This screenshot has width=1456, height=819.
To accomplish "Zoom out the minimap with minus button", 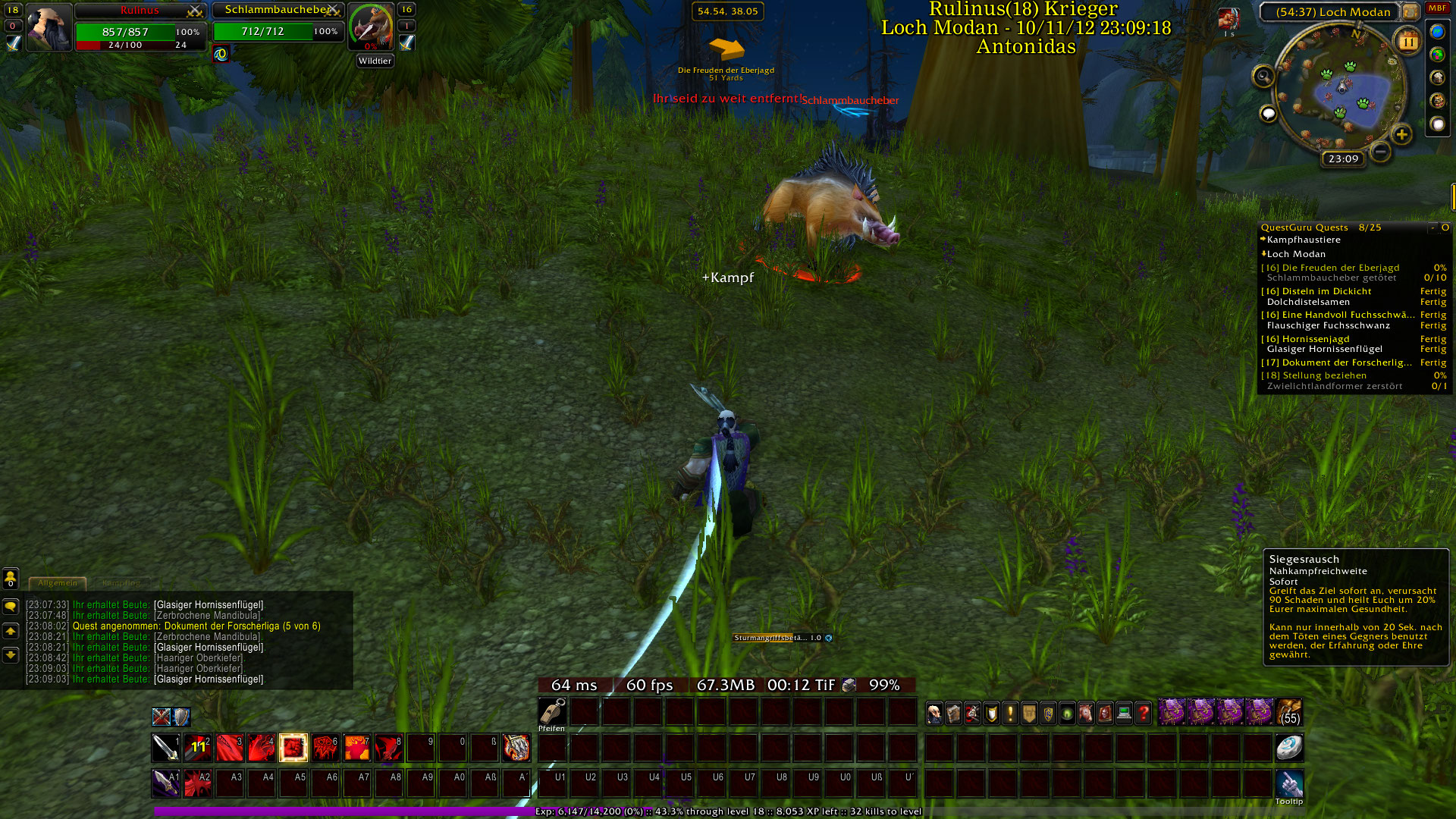I will 1381,152.
